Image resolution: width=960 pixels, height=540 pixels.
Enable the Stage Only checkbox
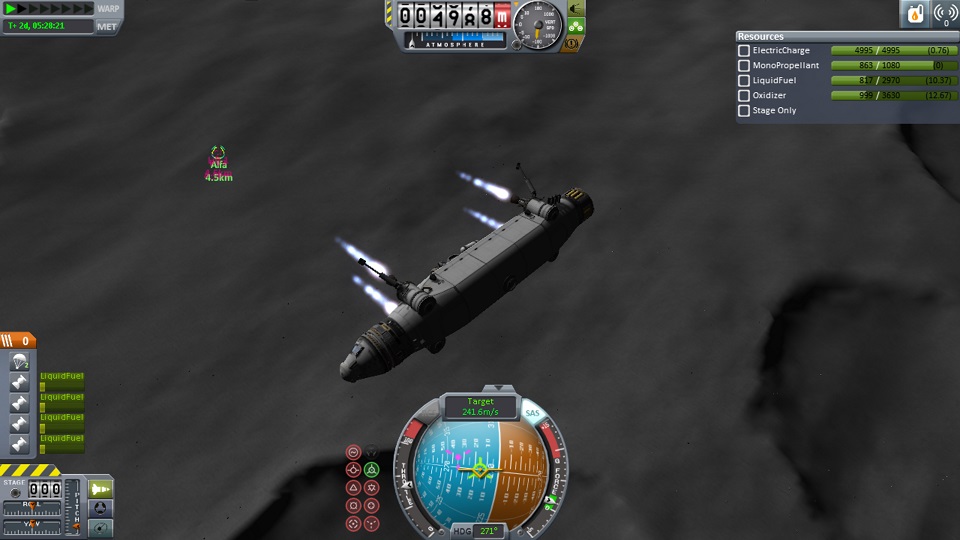point(744,111)
